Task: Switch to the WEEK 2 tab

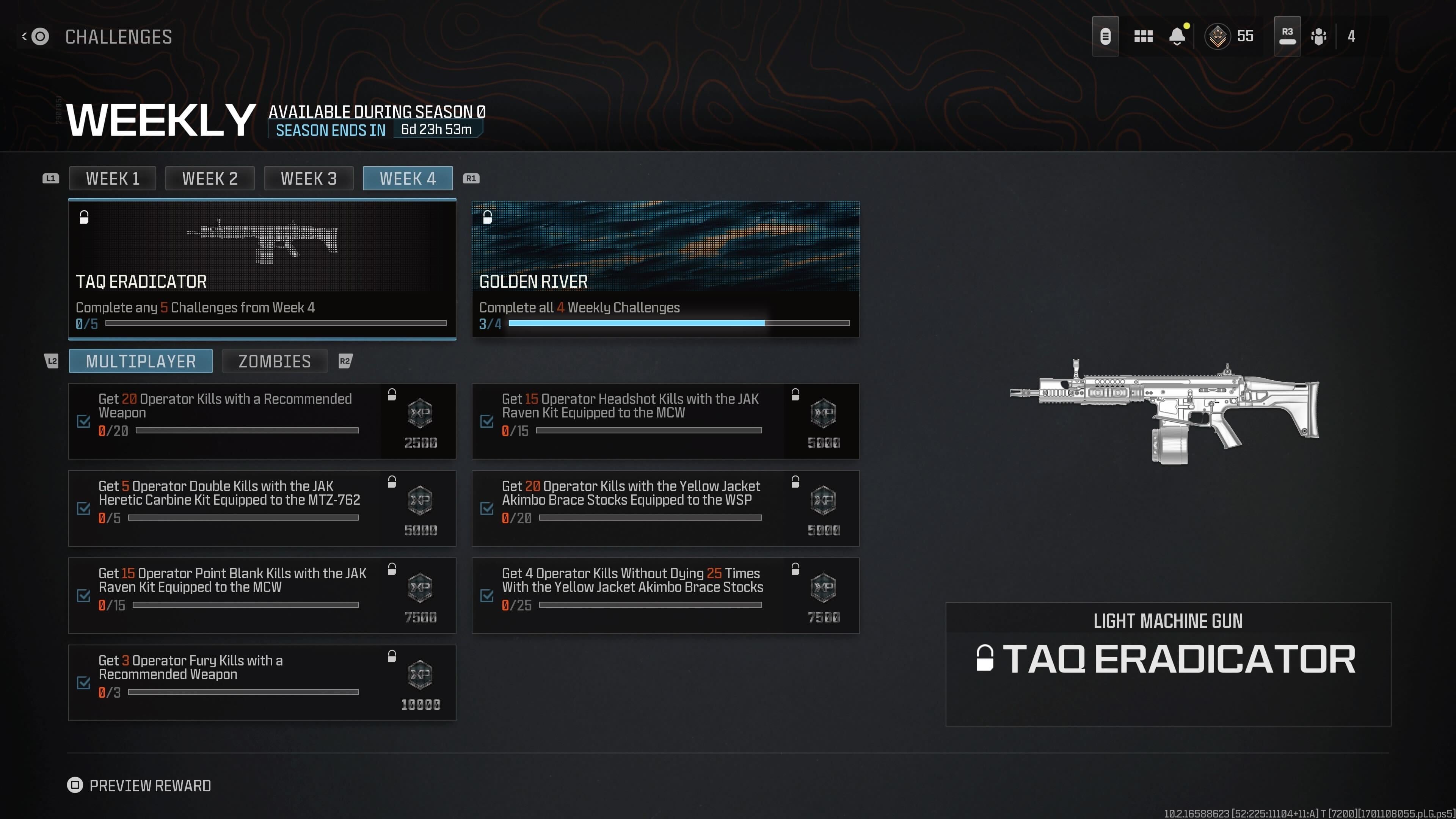Action: tap(210, 178)
